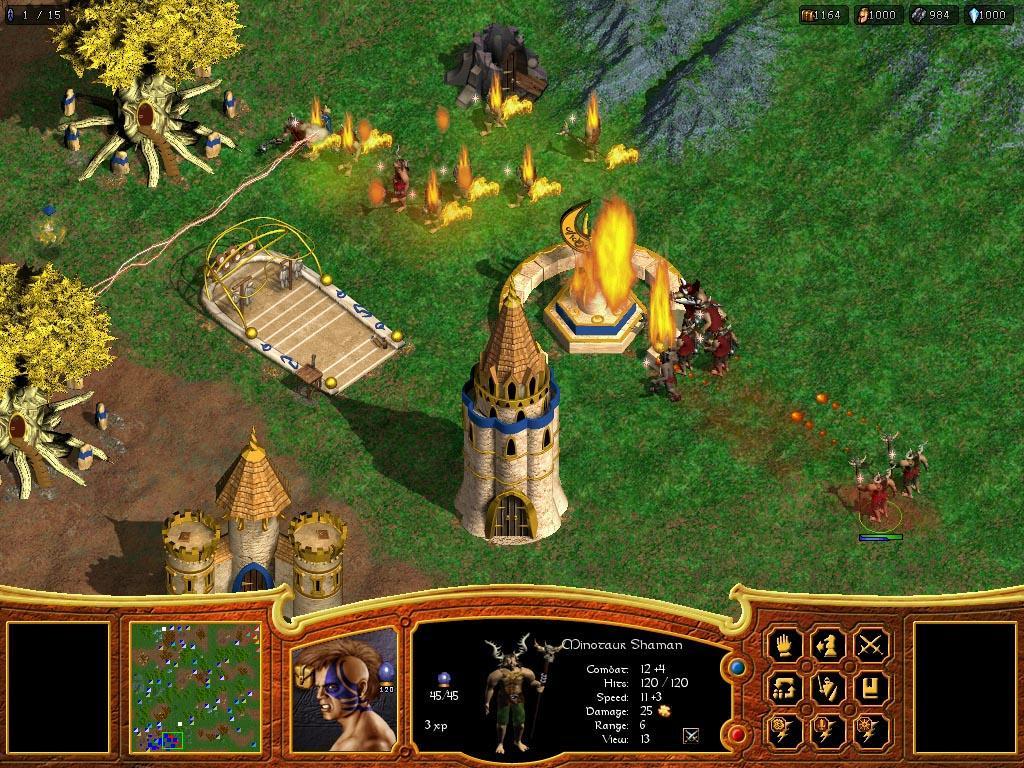This screenshot has width=1024, height=768.
Task: Cast the gear-emblem lightning spell
Action: pos(786,731)
